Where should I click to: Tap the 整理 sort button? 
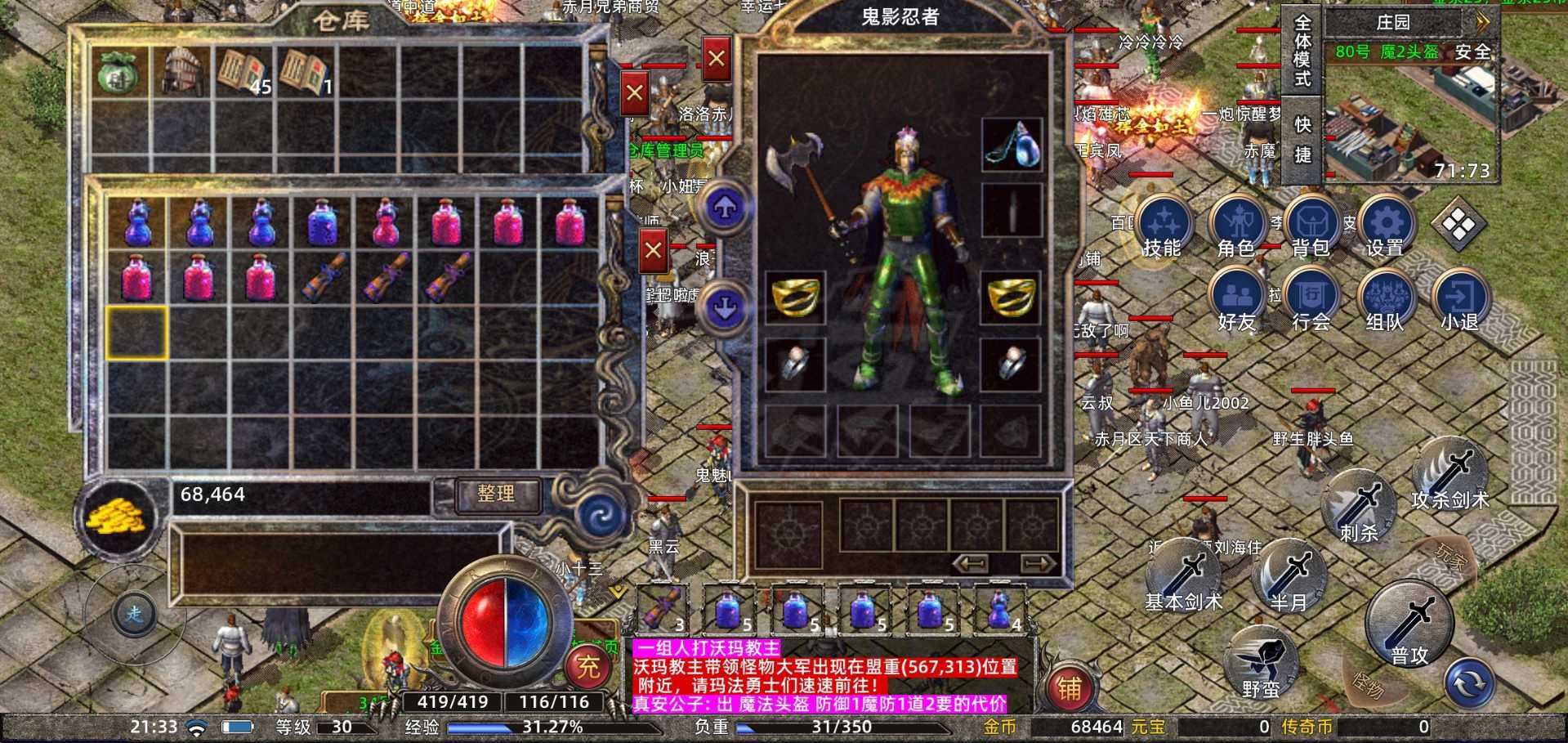pyautogui.click(x=496, y=495)
